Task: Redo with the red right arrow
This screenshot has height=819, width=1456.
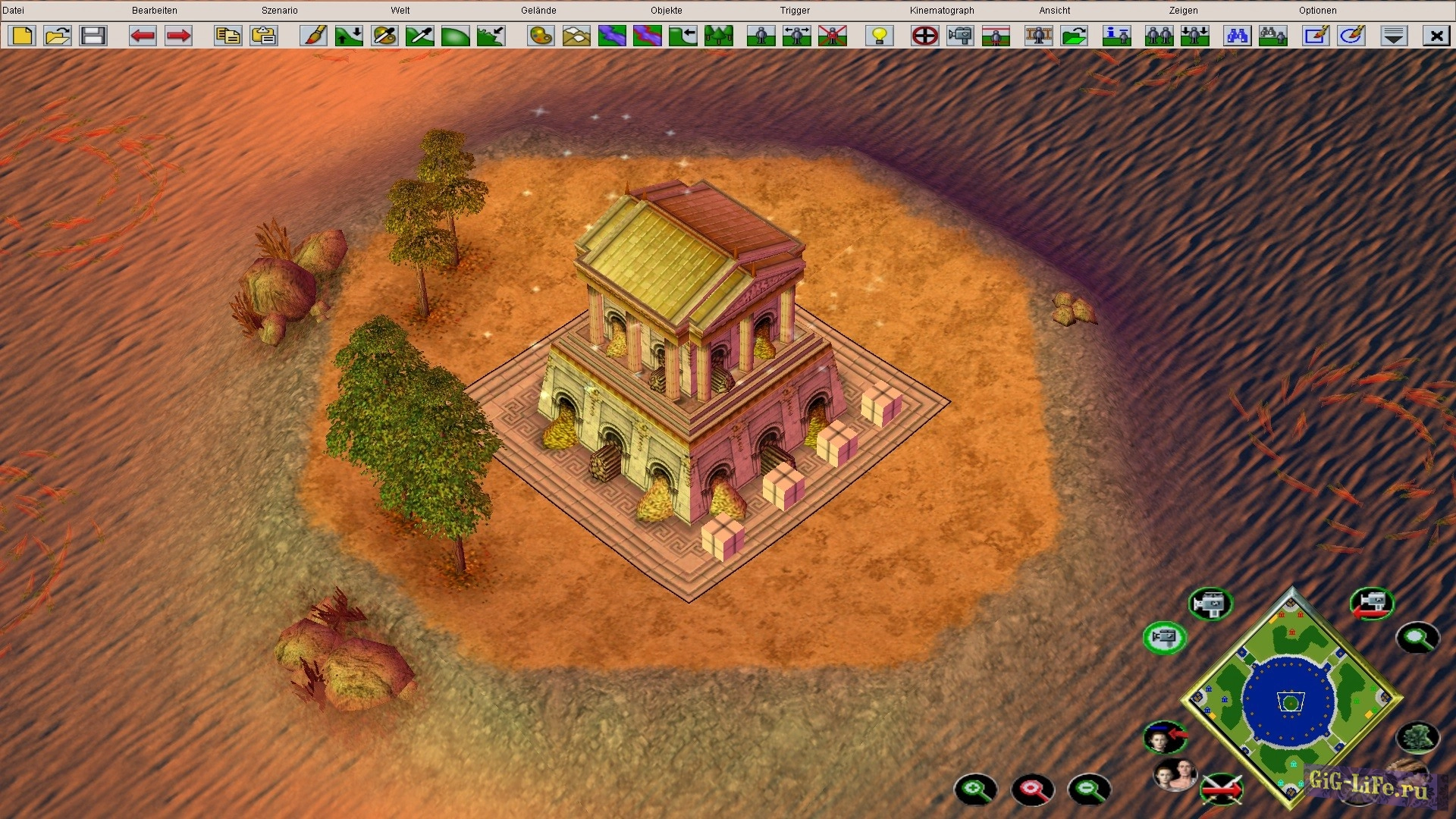Action: [178, 36]
